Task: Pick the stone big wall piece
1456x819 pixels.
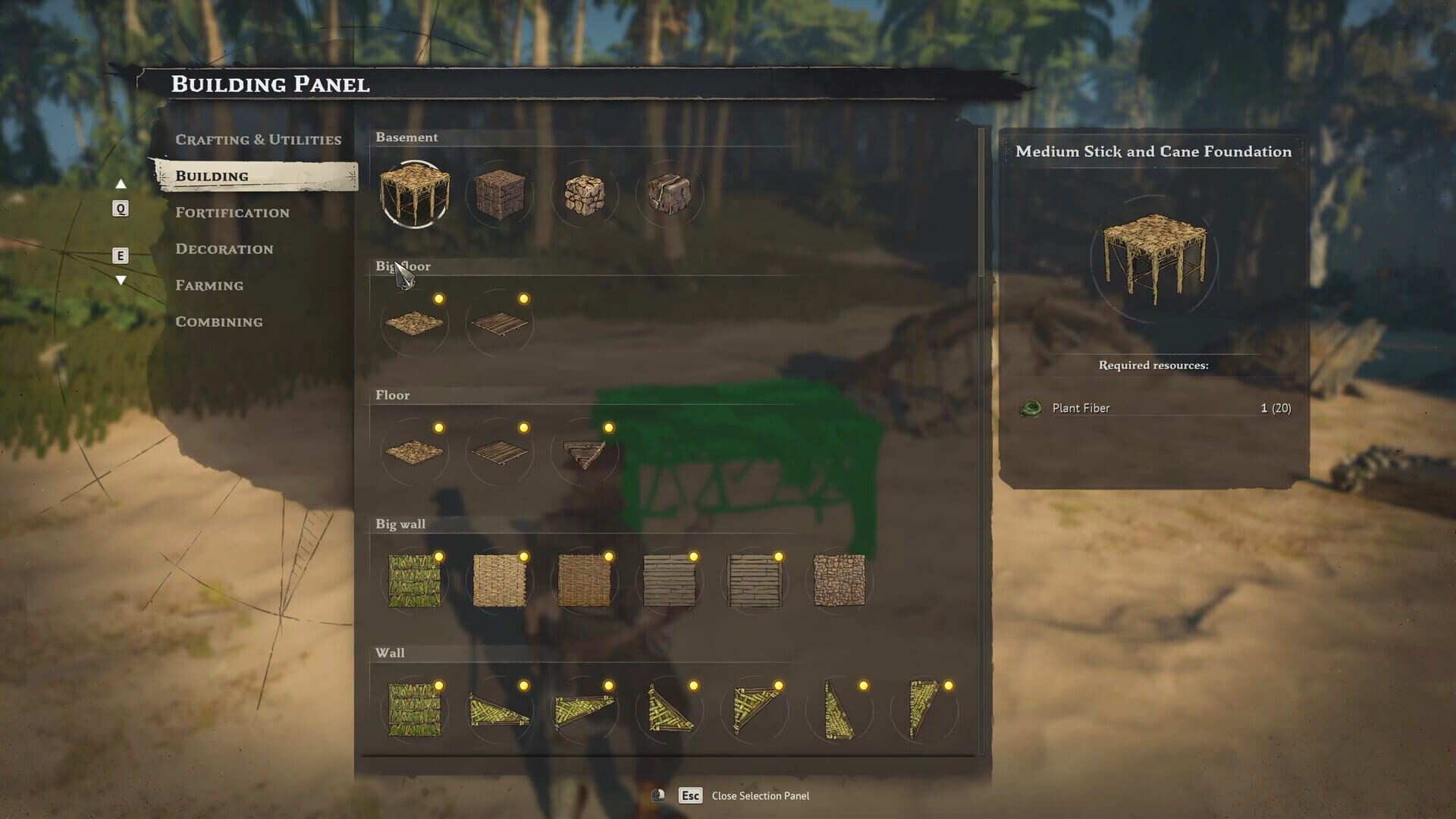Action: click(839, 582)
